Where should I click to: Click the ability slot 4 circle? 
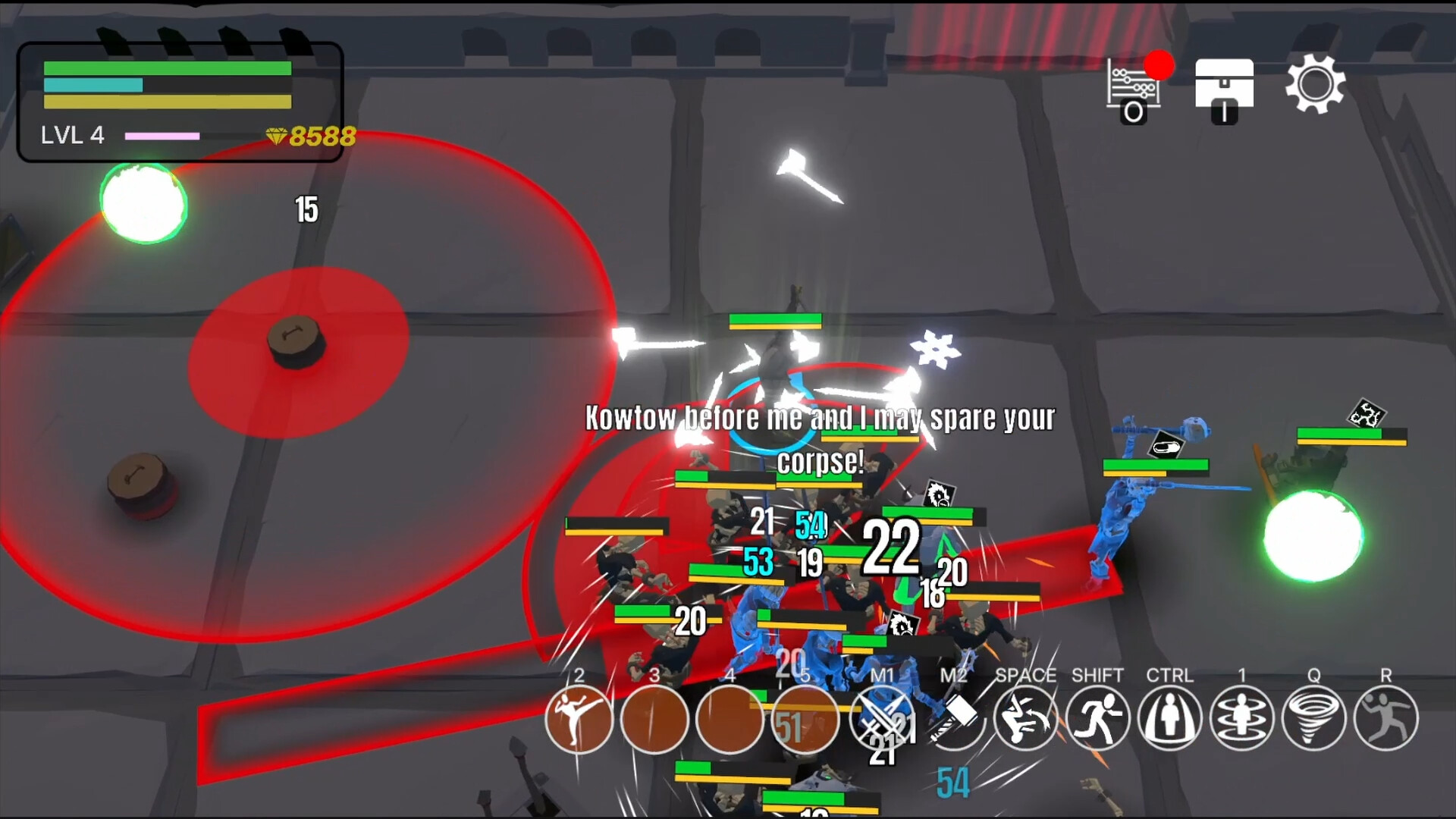tap(730, 719)
